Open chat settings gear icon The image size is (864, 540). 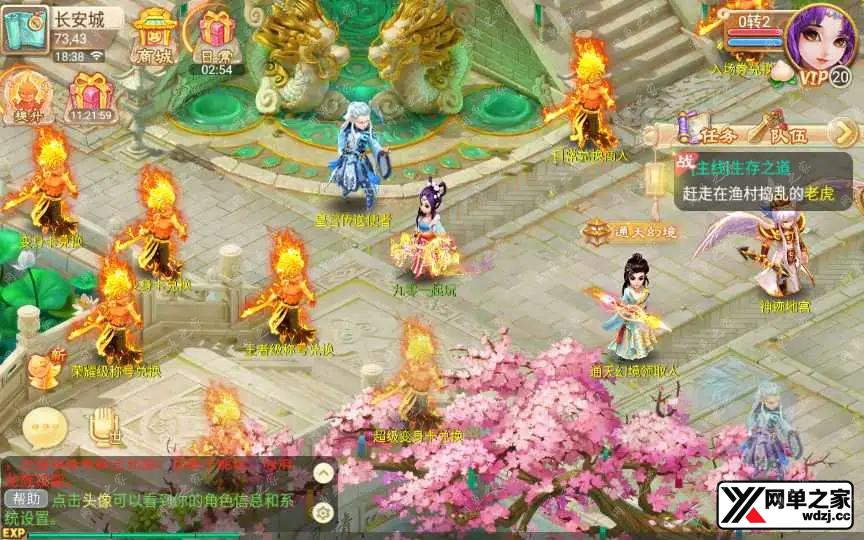tap(323, 512)
